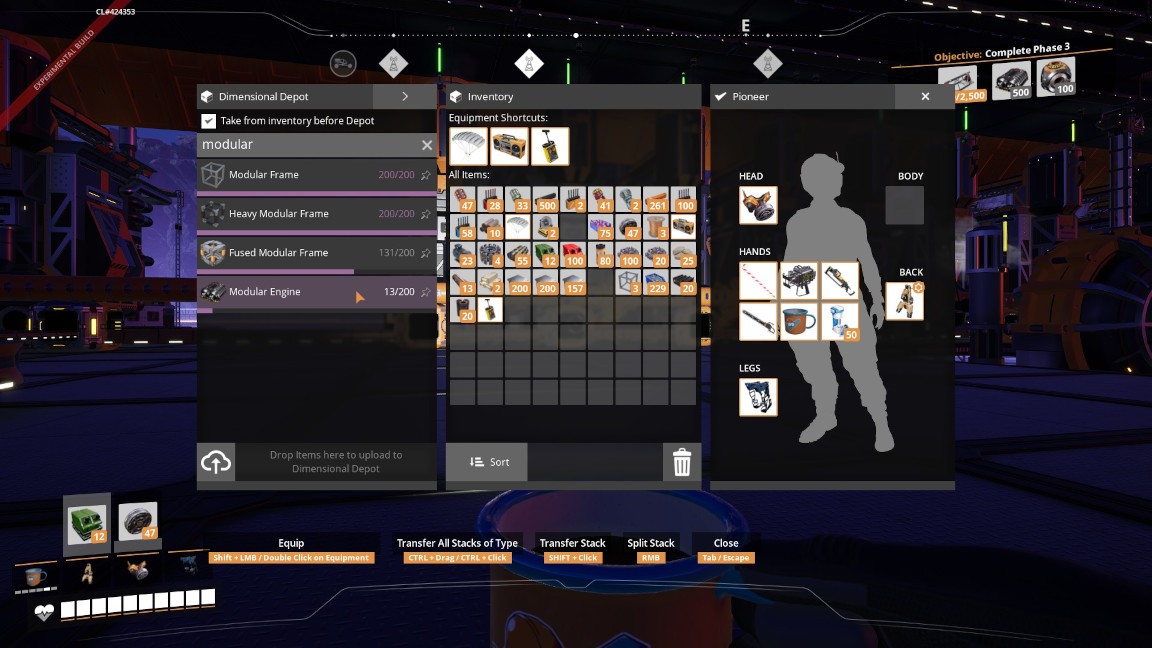Clear the depot search field
1152x648 pixels.
pos(427,146)
